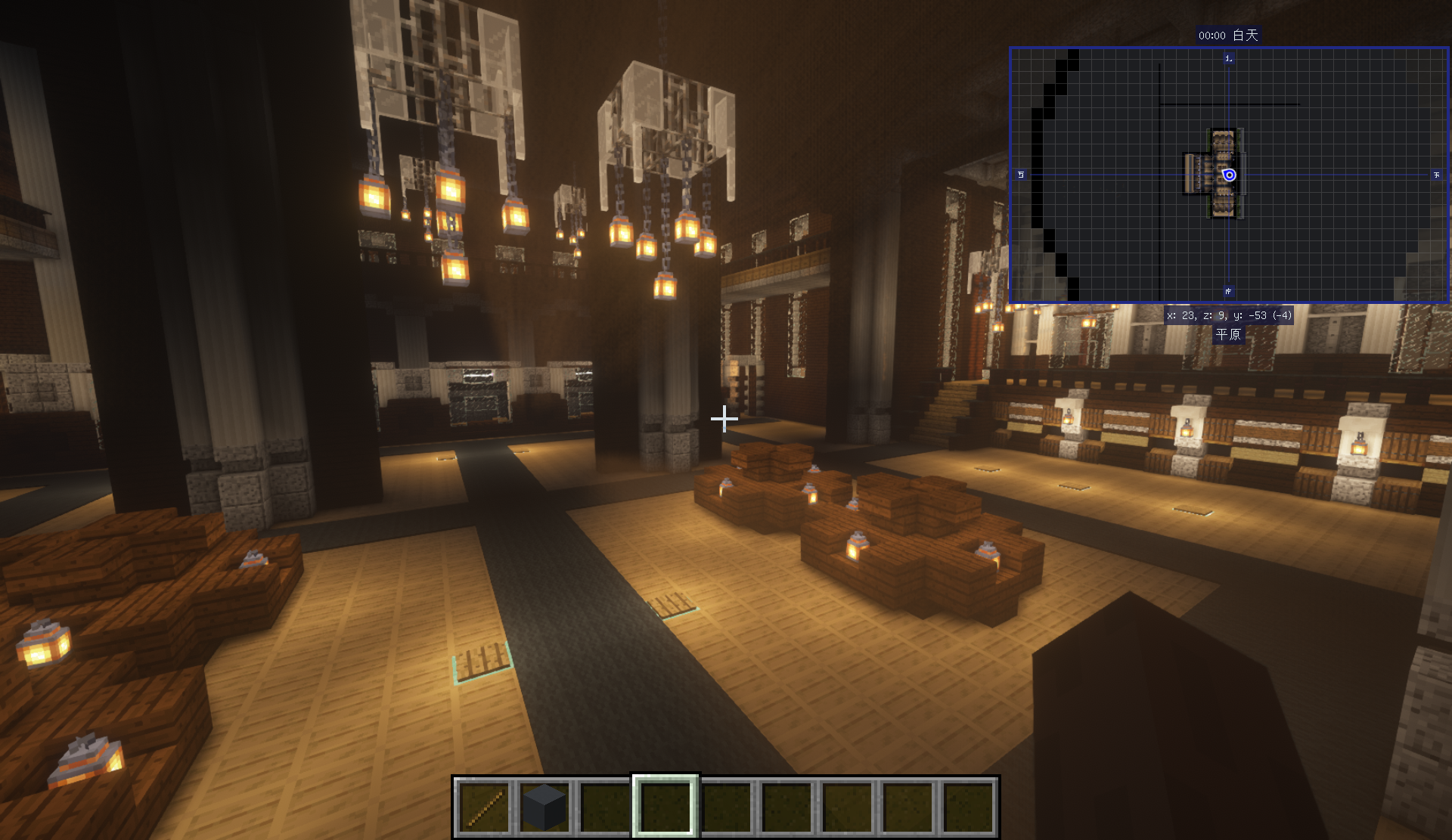
Task: Click the highlighted empty hotbar slot
Action: [665, 807]
